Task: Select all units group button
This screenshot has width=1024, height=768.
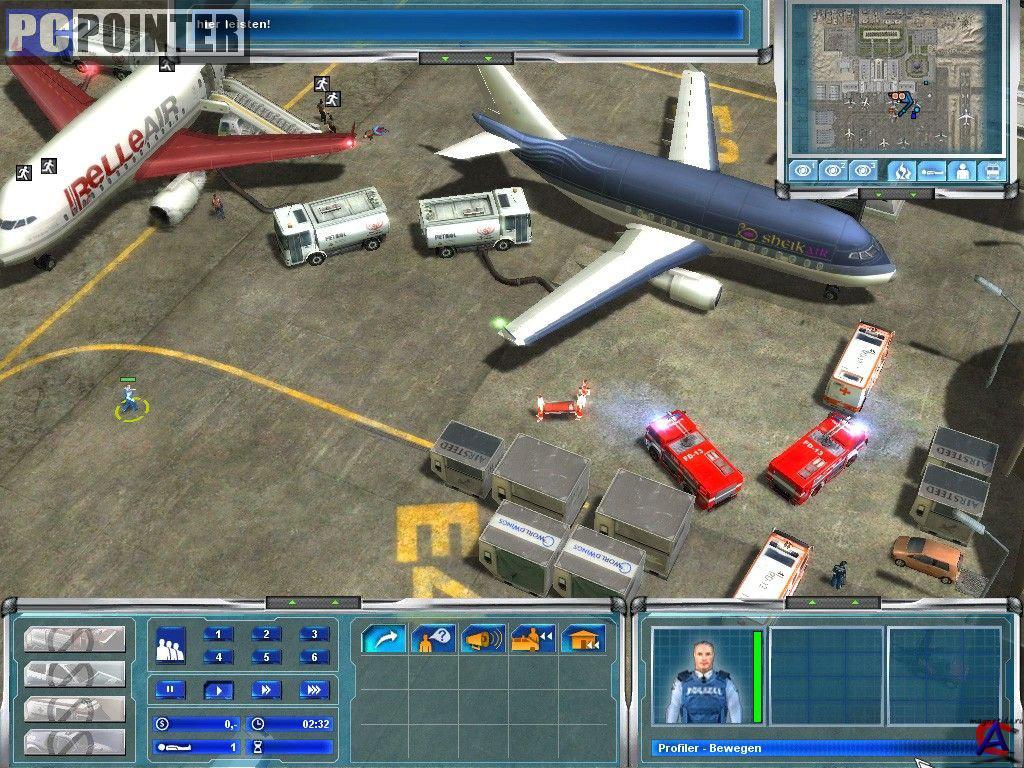Action: (172, 645)
